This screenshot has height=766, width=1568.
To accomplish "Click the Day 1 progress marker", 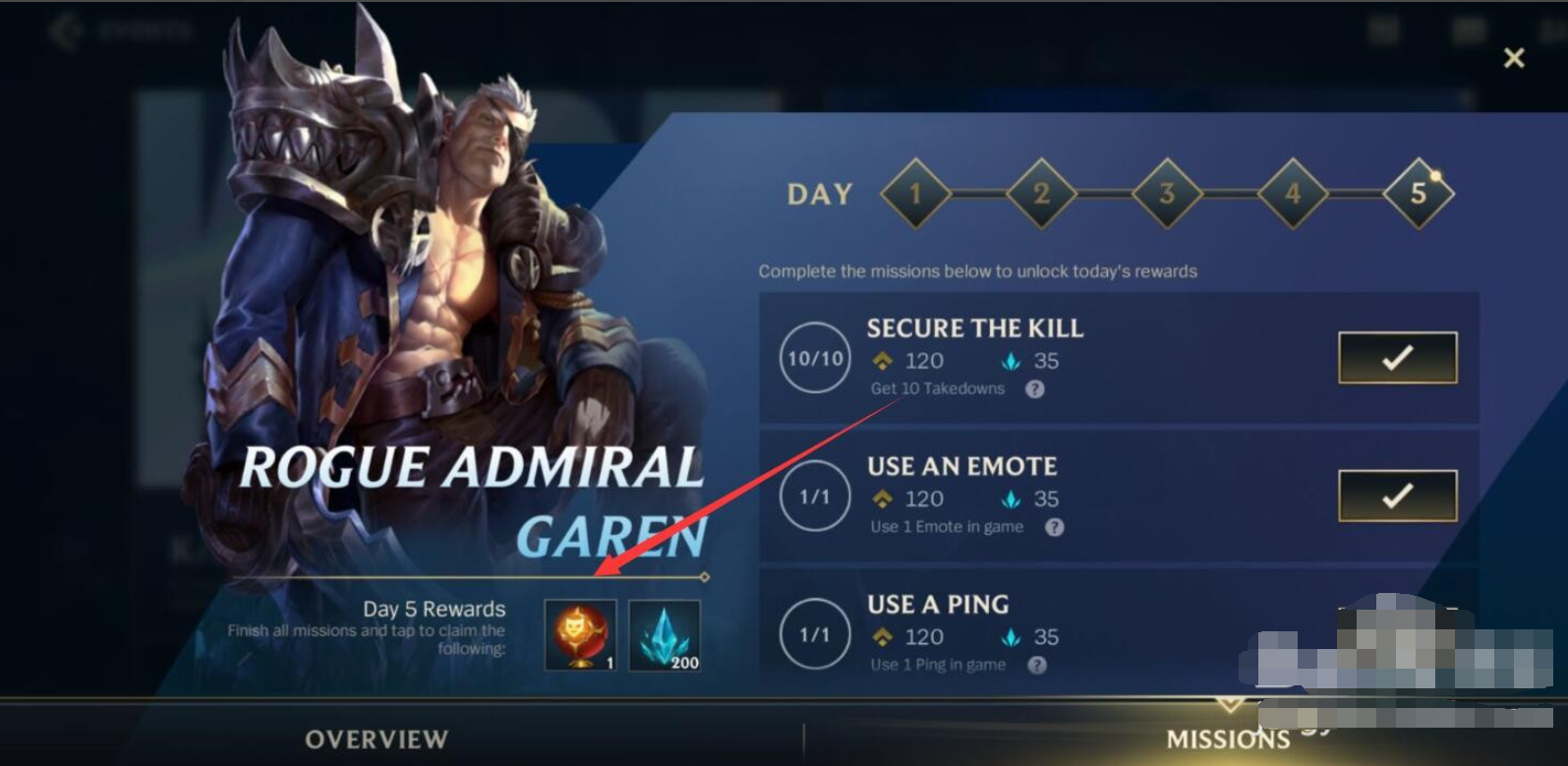I will click(x=915, y=194).
